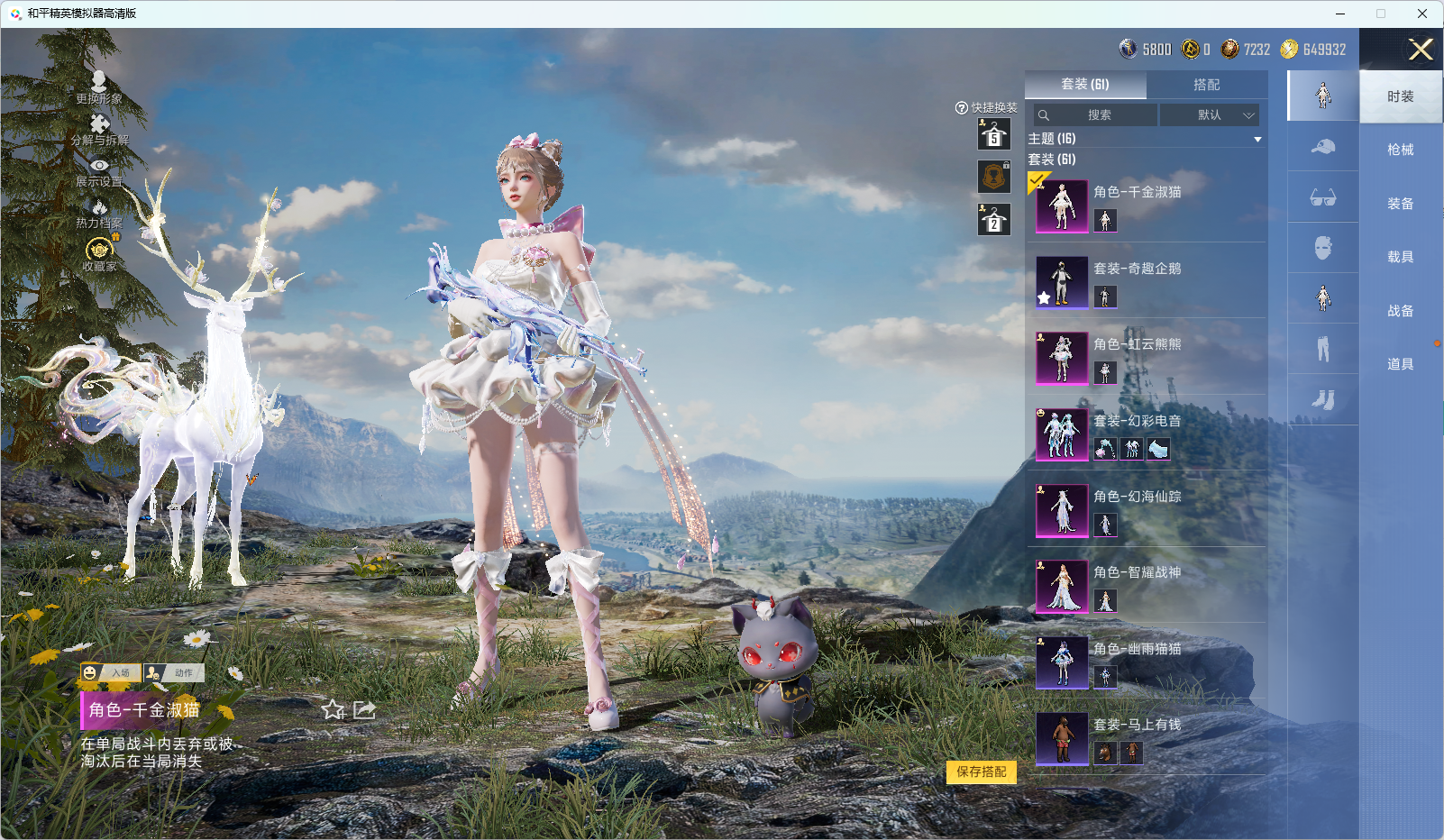Close the wardrobe with the X button
This screenshot has width=1444, height=840.
[1421, 50]
